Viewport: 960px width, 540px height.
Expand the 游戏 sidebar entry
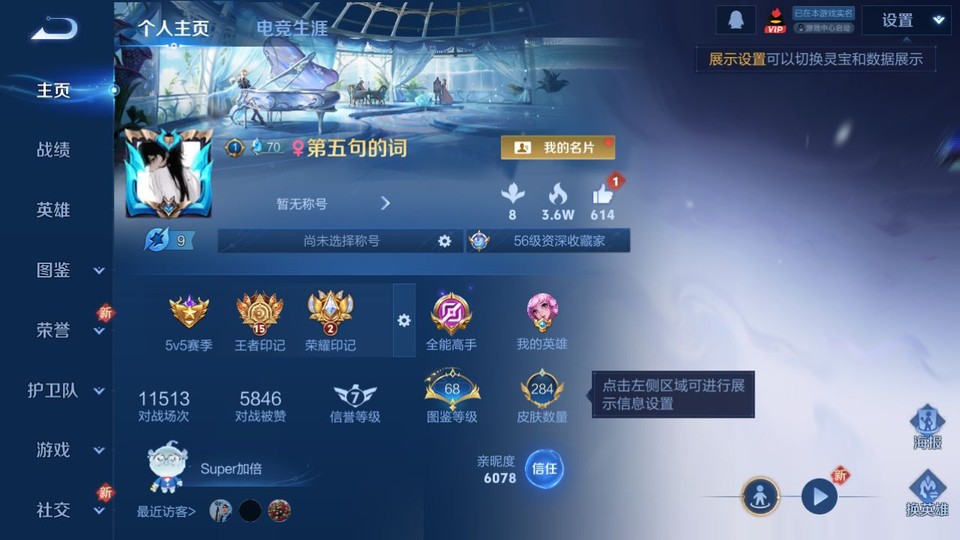pos(66,450)
